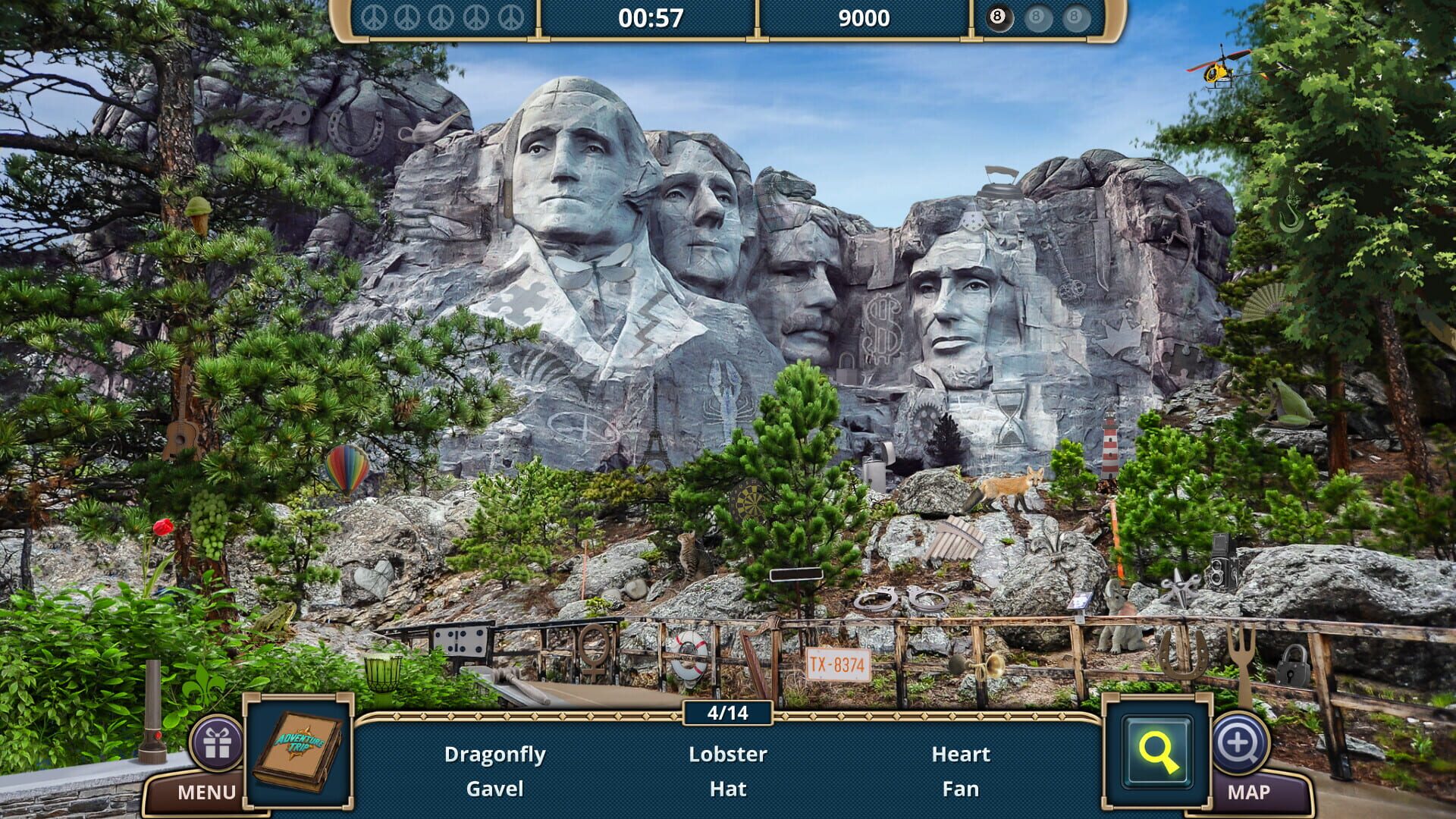Select 'Lobster' in the objects list

tap(726, 754)
